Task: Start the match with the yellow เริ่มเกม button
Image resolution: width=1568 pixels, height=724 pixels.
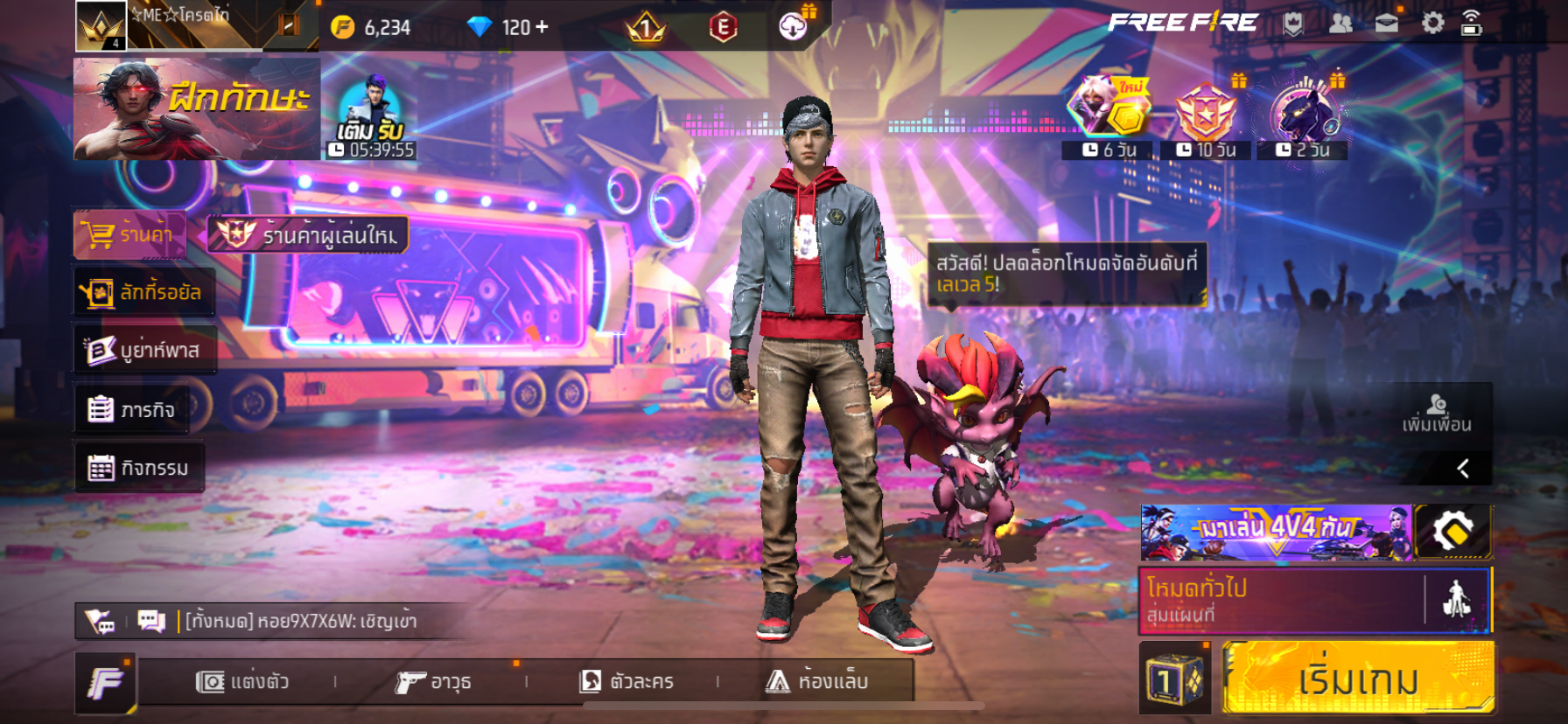Action: 1357,679
